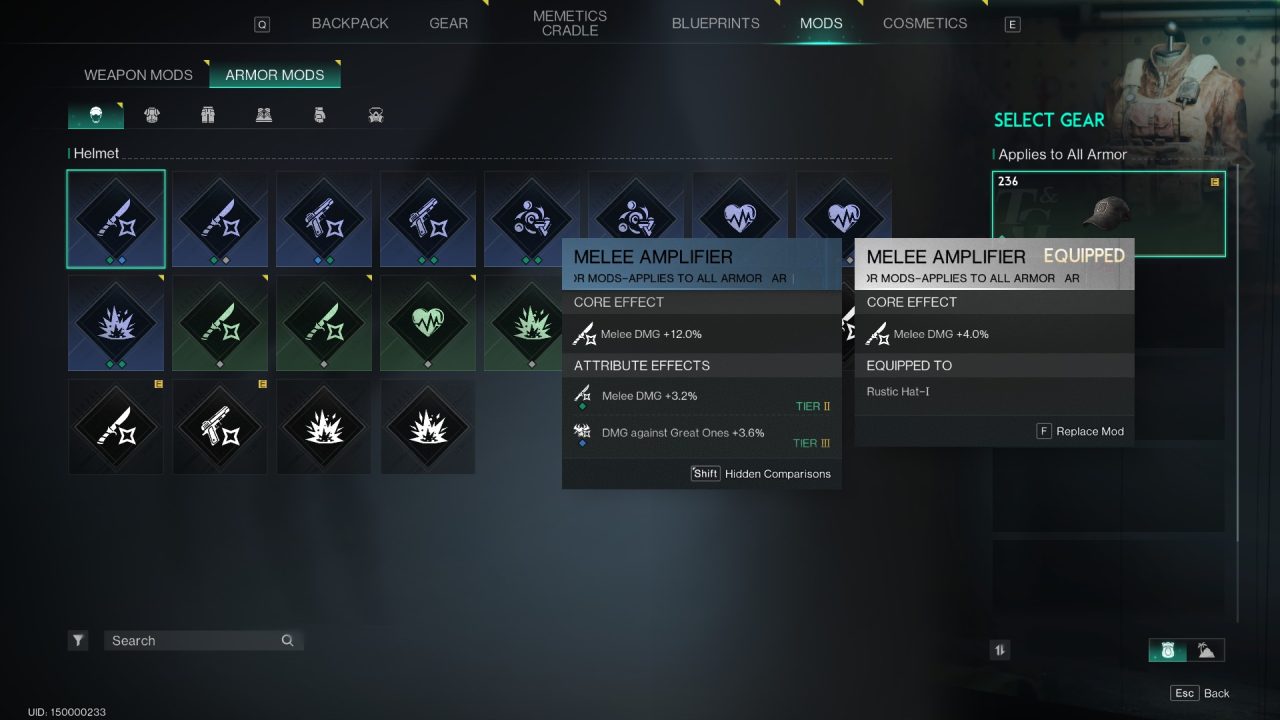Open the Pants armor mod category

(x=207, y=115)
